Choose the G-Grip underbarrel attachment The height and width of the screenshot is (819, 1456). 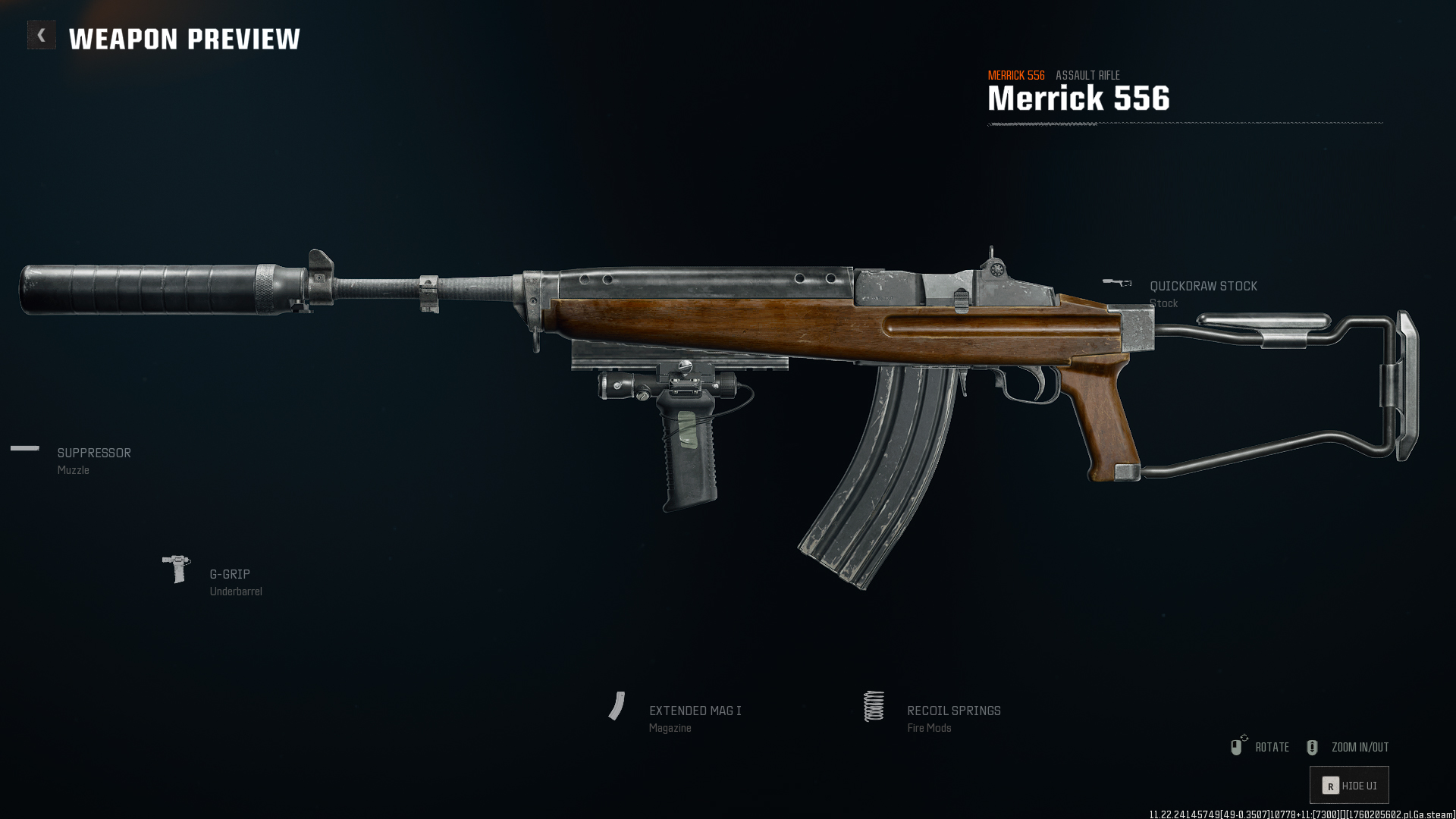point(229,575)
